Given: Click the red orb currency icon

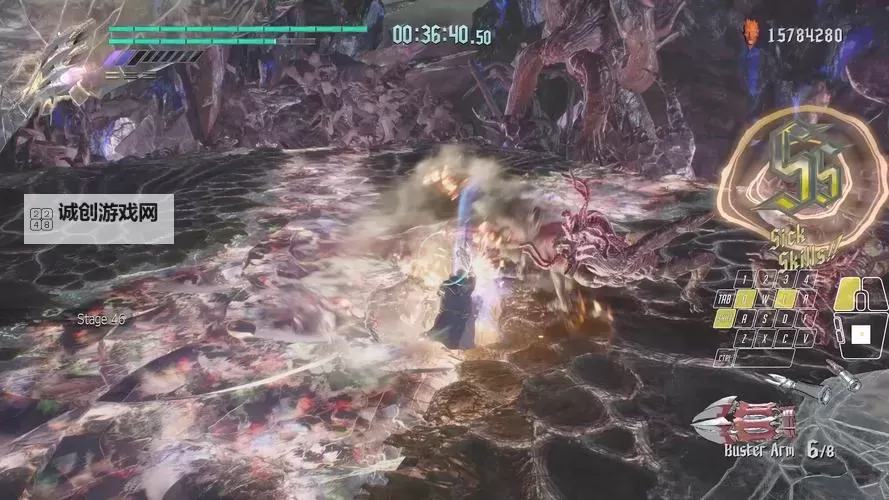Looking at the screenshot, I should (752, 35).
